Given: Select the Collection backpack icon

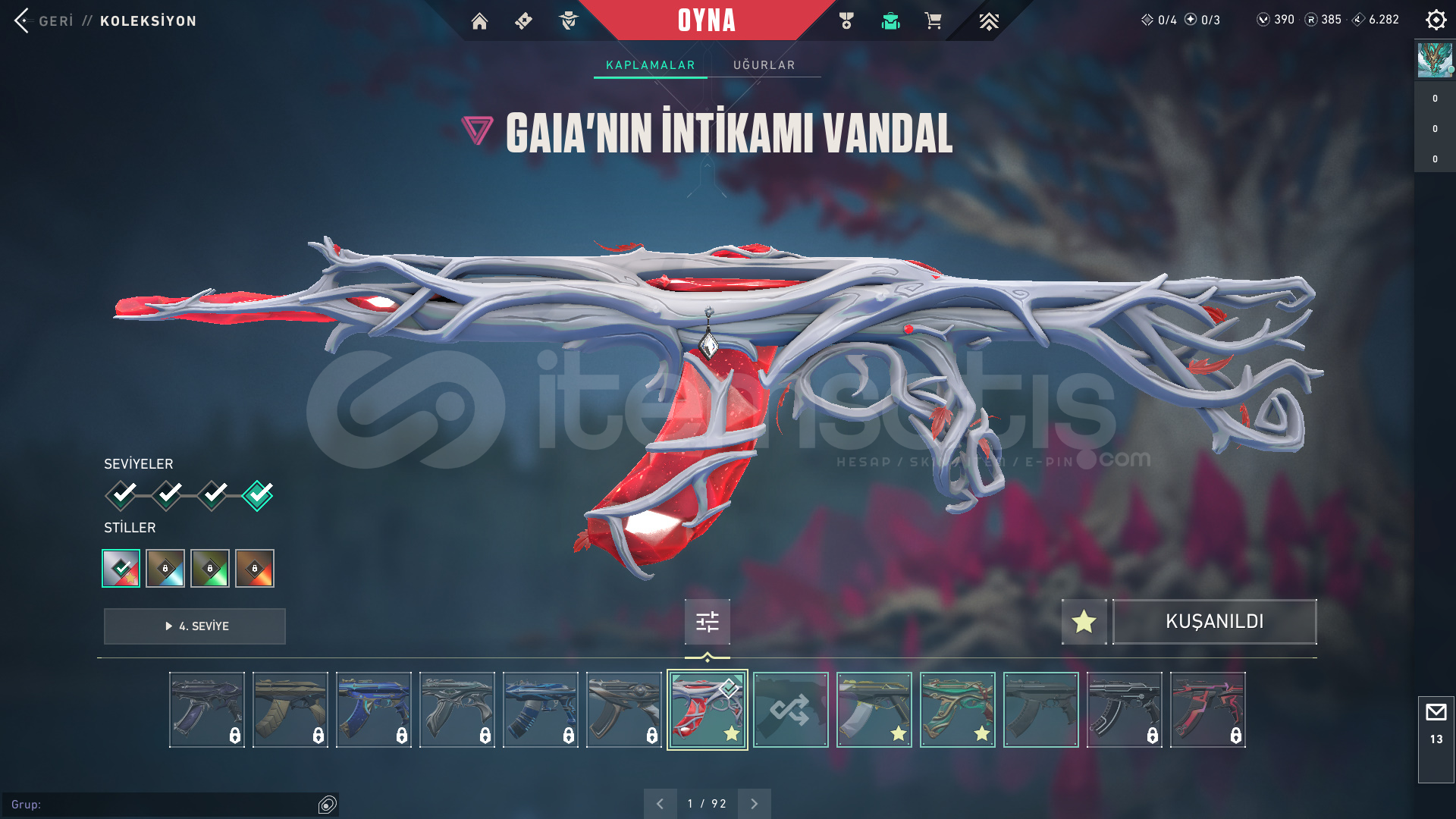Looking at the screenshot, I should pyautogui.click(x=890, y=21).
